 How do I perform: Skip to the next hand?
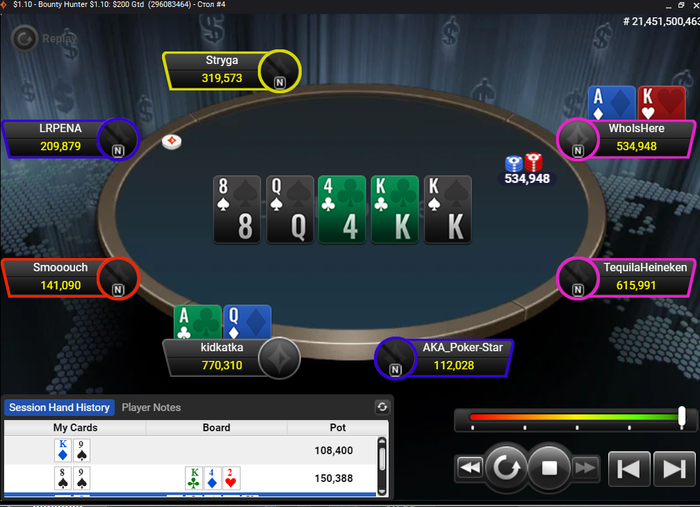672,467
